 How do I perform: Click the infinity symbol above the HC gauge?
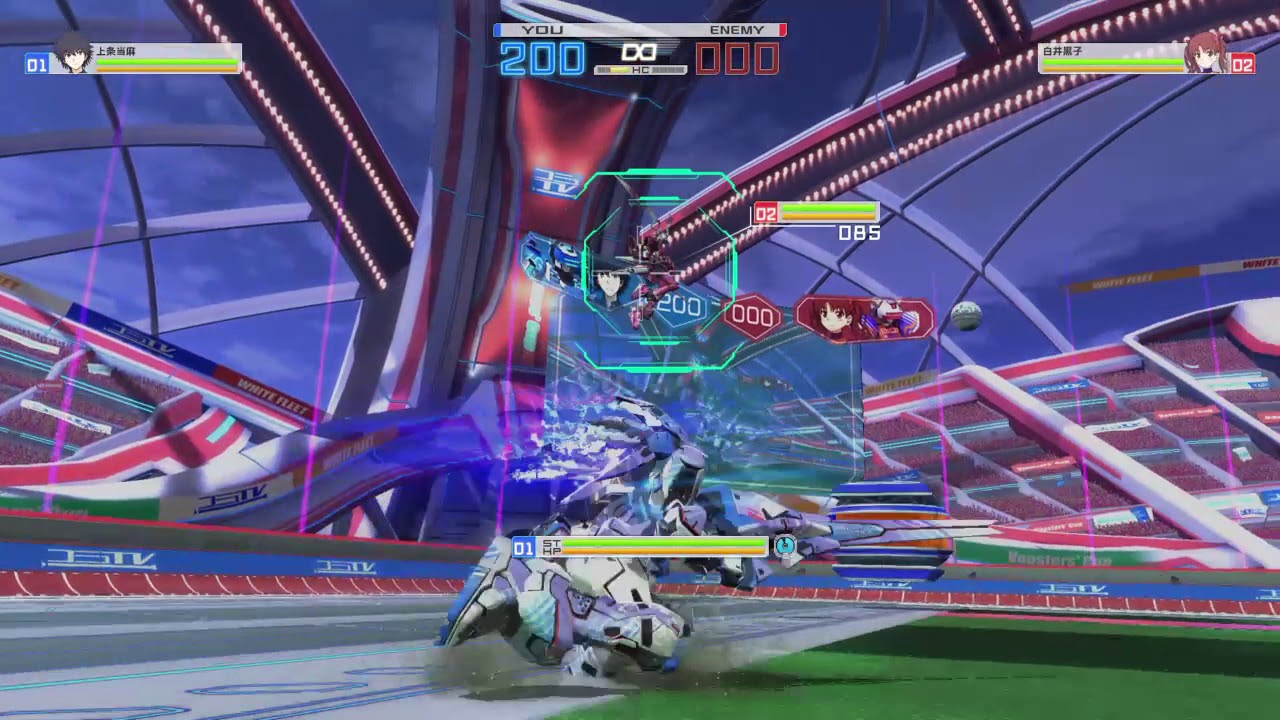coord(640,52)
